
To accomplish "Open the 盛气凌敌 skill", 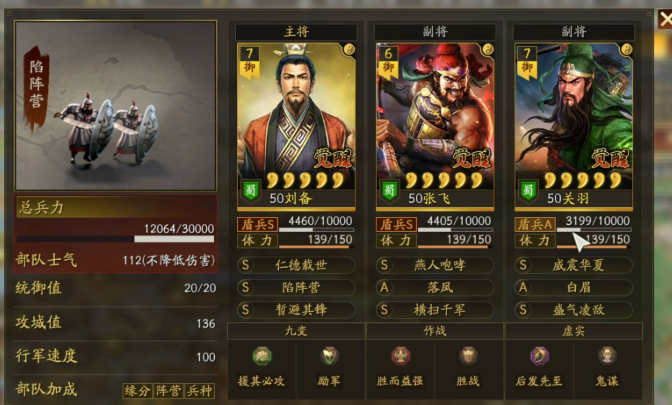I will tap(572, 308).
